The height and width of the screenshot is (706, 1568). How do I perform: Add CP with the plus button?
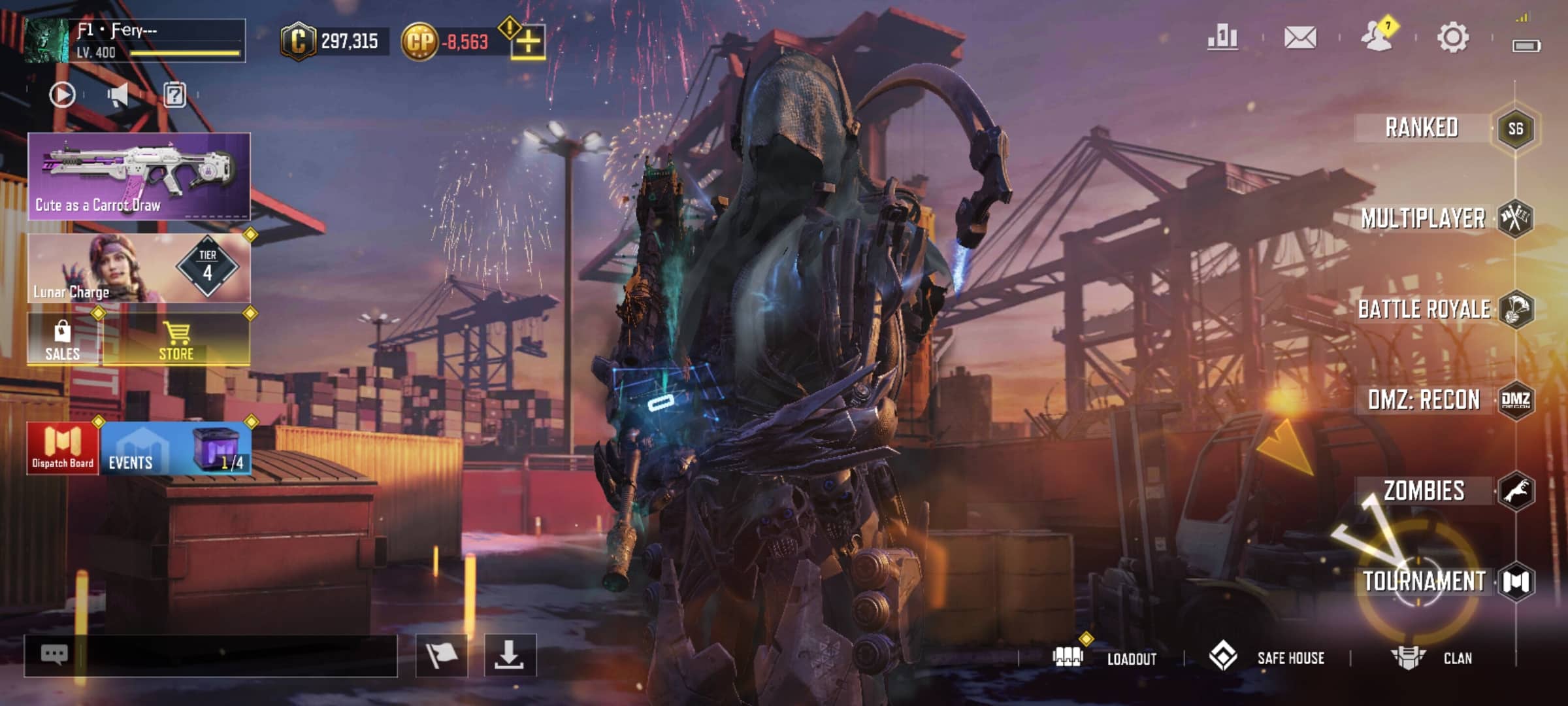coord(528,43)
